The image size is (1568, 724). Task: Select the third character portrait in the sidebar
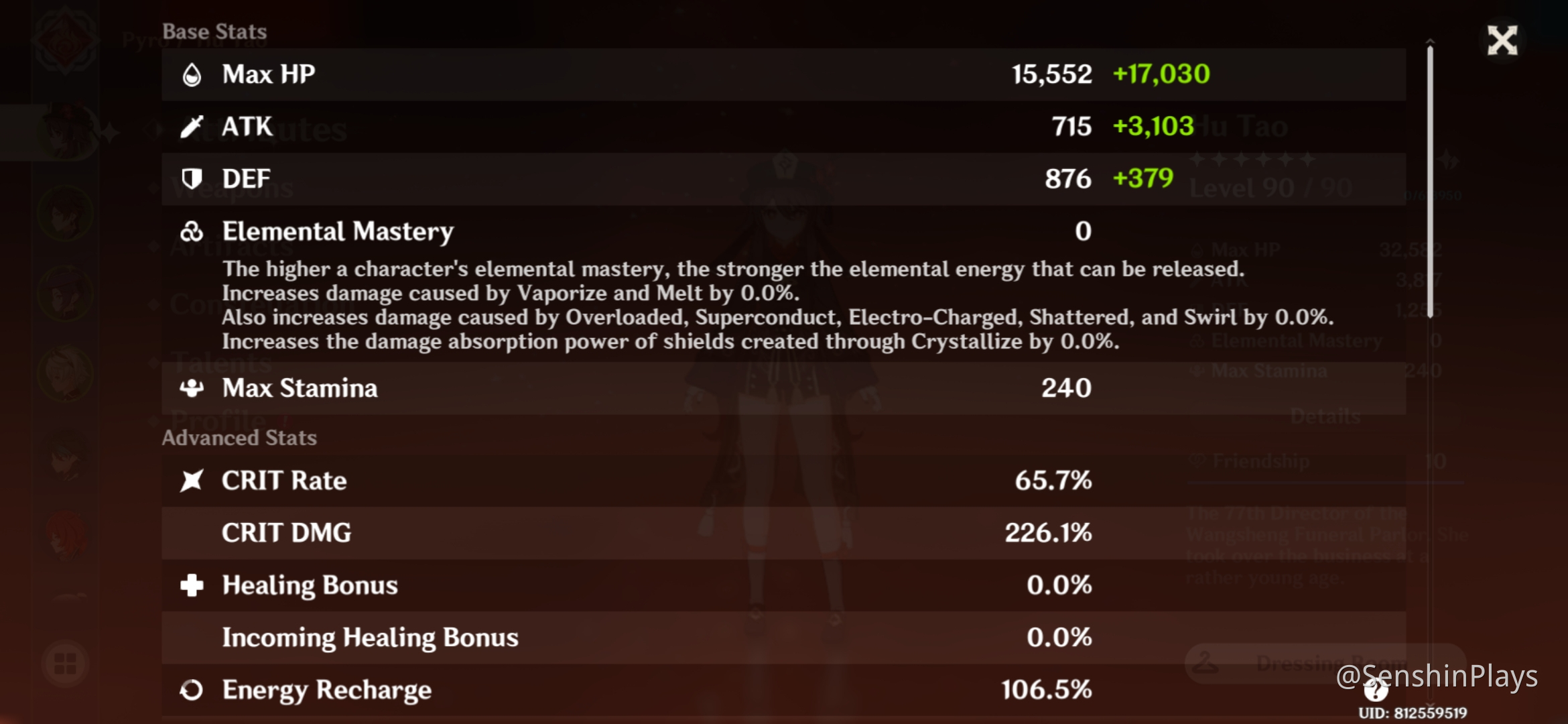coord(64,288)
